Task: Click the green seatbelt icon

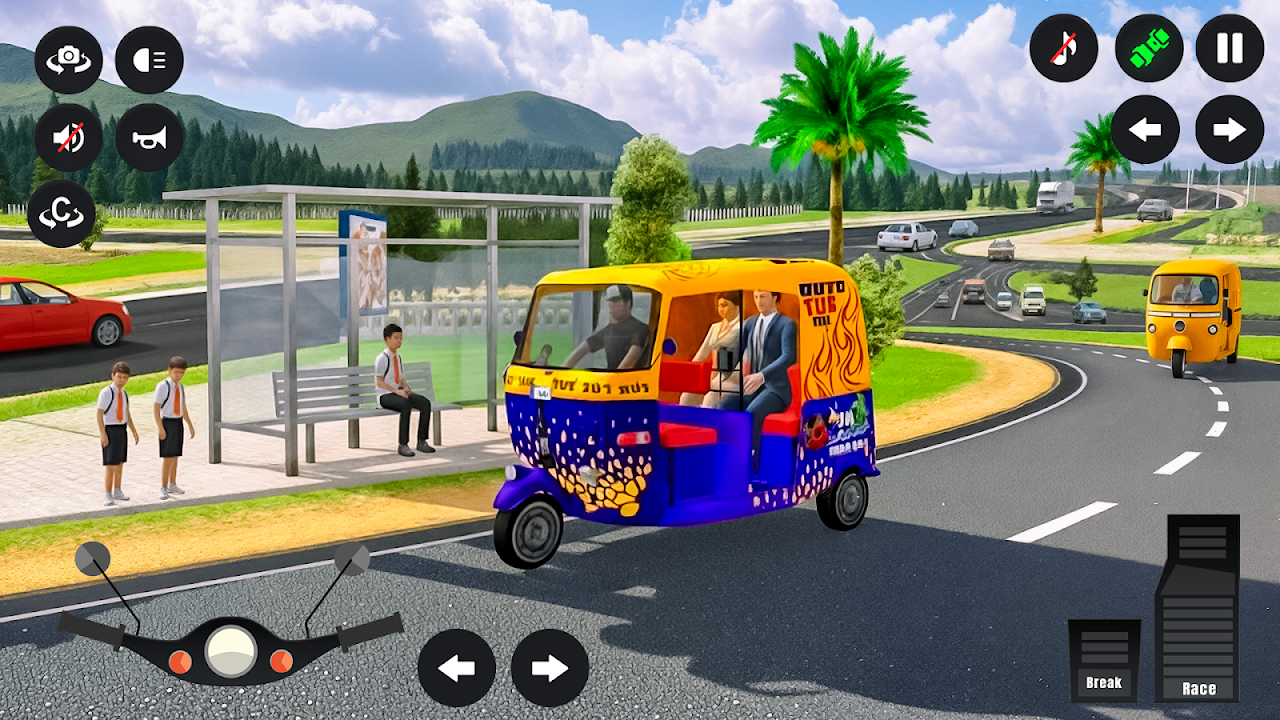Action: (1149, 48)
